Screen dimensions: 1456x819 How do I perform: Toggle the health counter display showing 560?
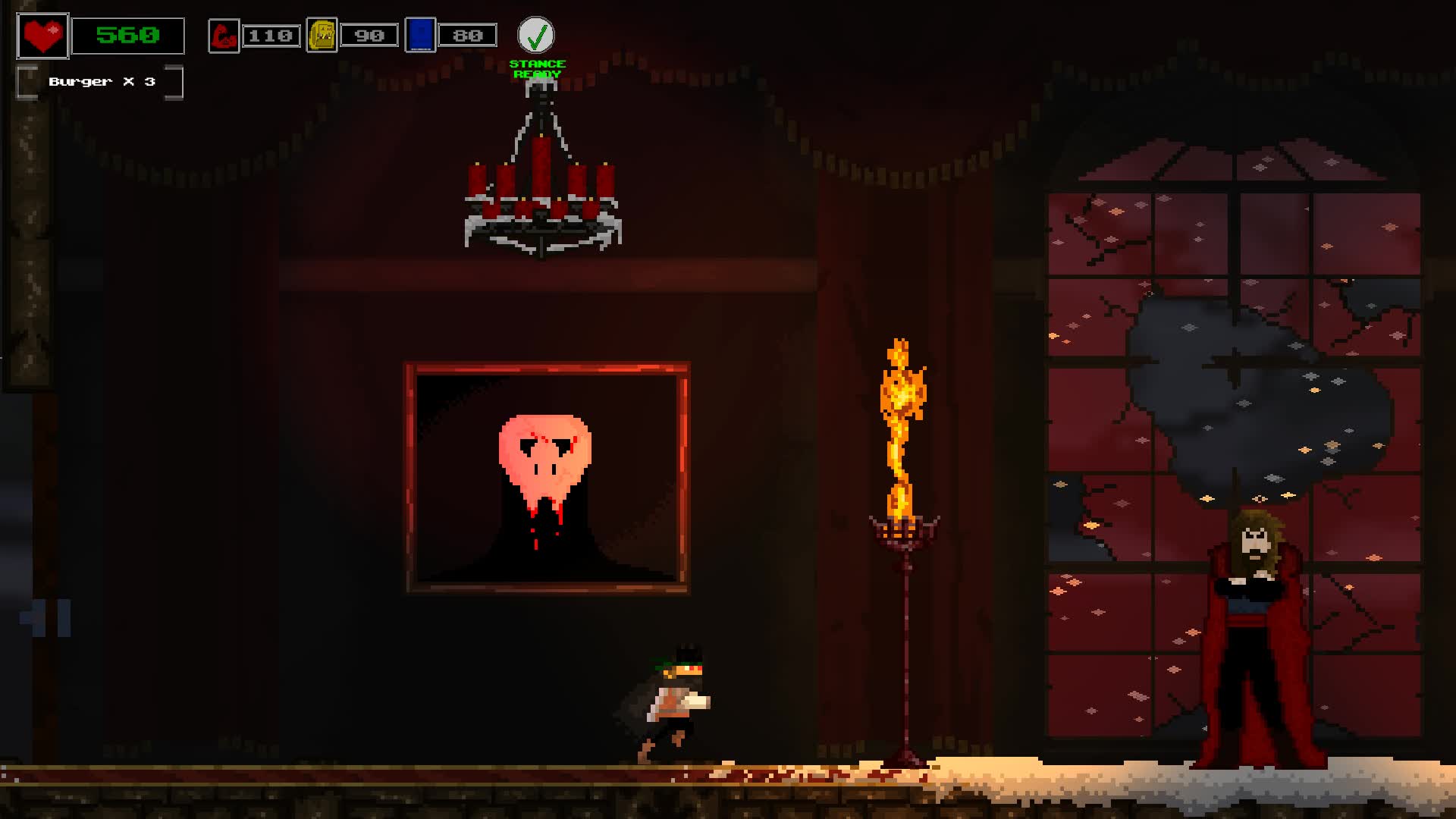pos(127,33)
